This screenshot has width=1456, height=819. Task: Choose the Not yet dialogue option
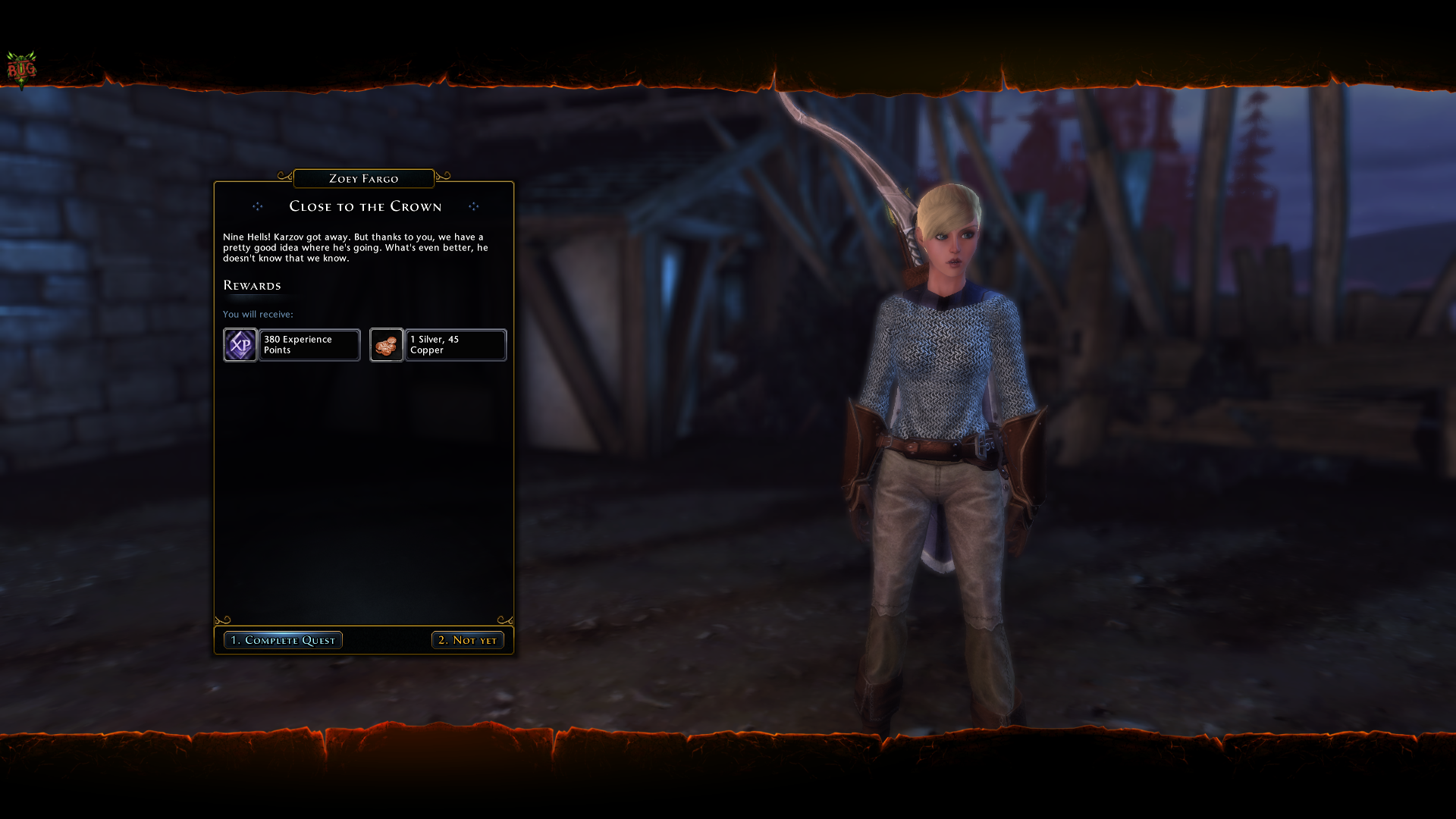pos(467,640)
